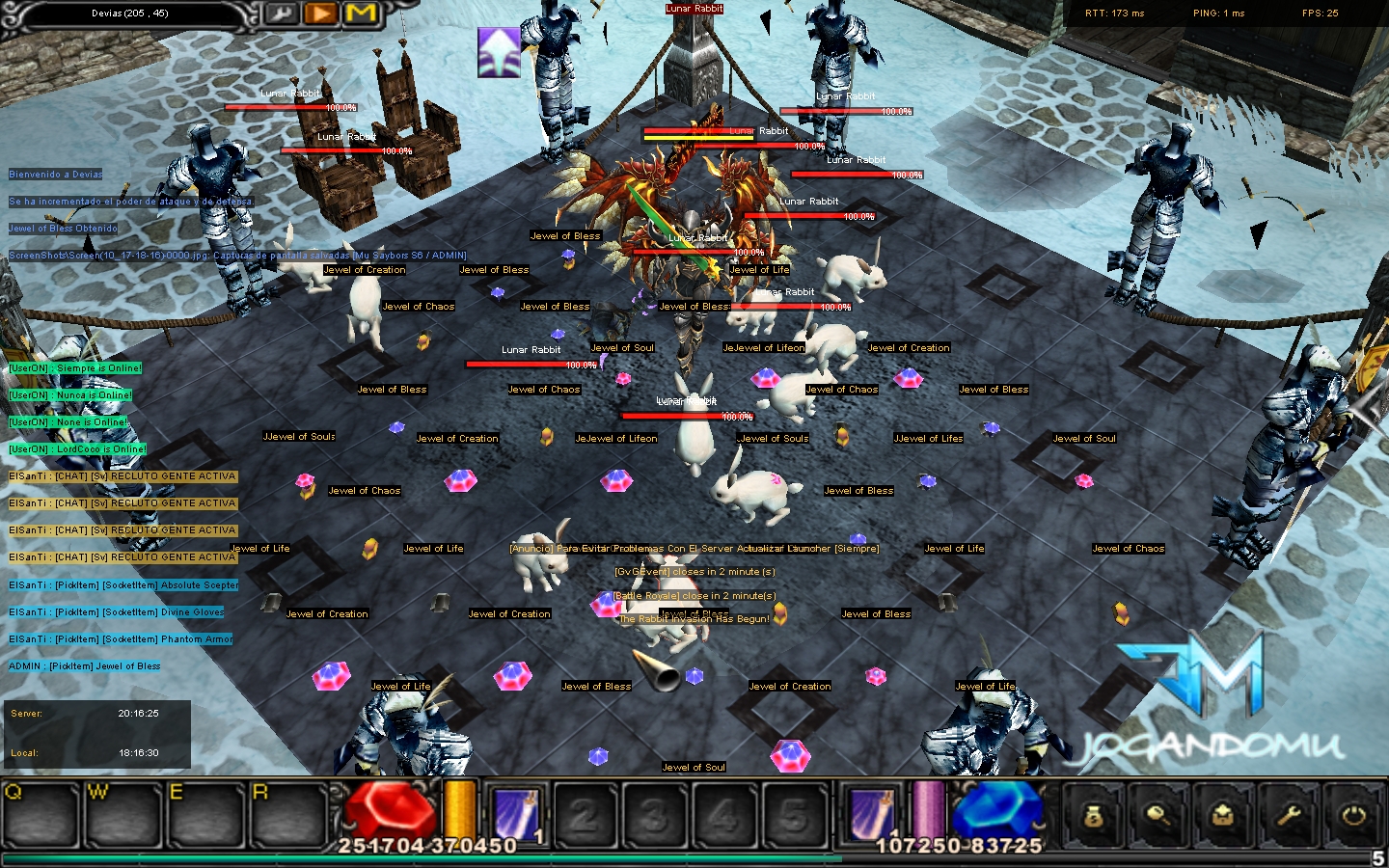Select the R hotkey slot
The image size is (1389, 868).
pyautogui.click(x=287, y=815)
